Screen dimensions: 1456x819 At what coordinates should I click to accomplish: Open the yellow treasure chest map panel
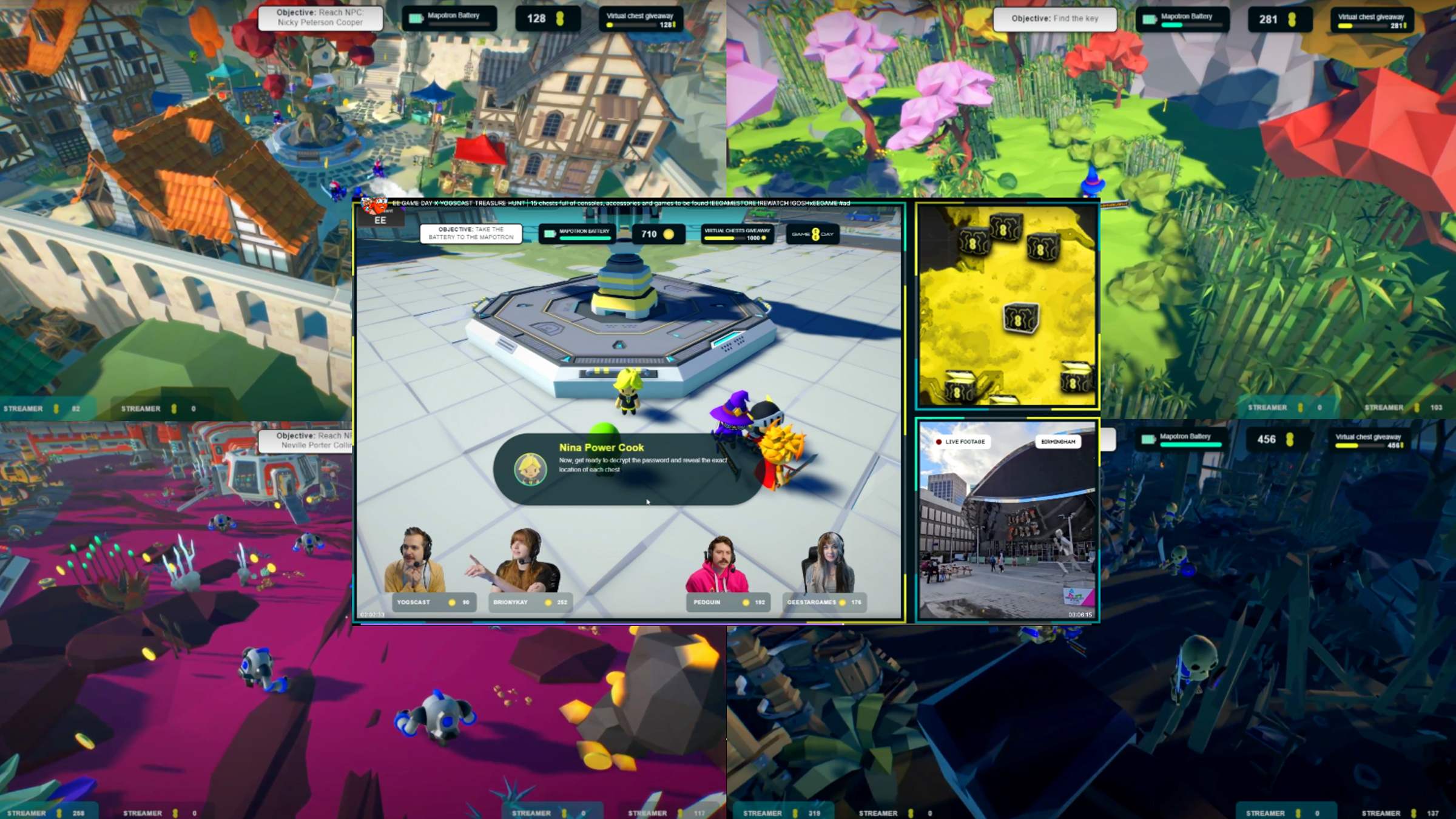pyautogui.click(x=1007, y=305)
